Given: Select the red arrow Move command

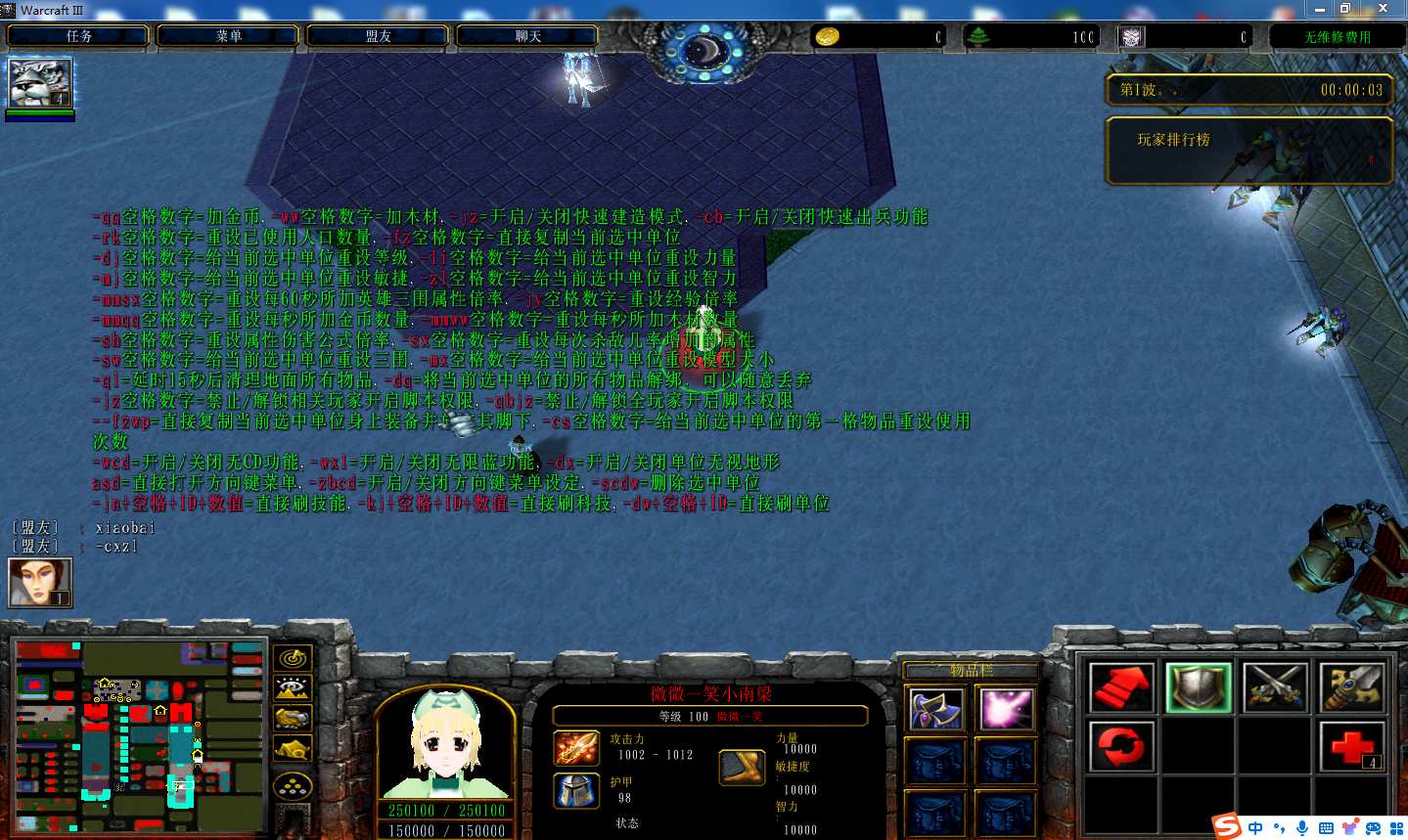Looking at the screenshot, I should tap(1121, 687).
